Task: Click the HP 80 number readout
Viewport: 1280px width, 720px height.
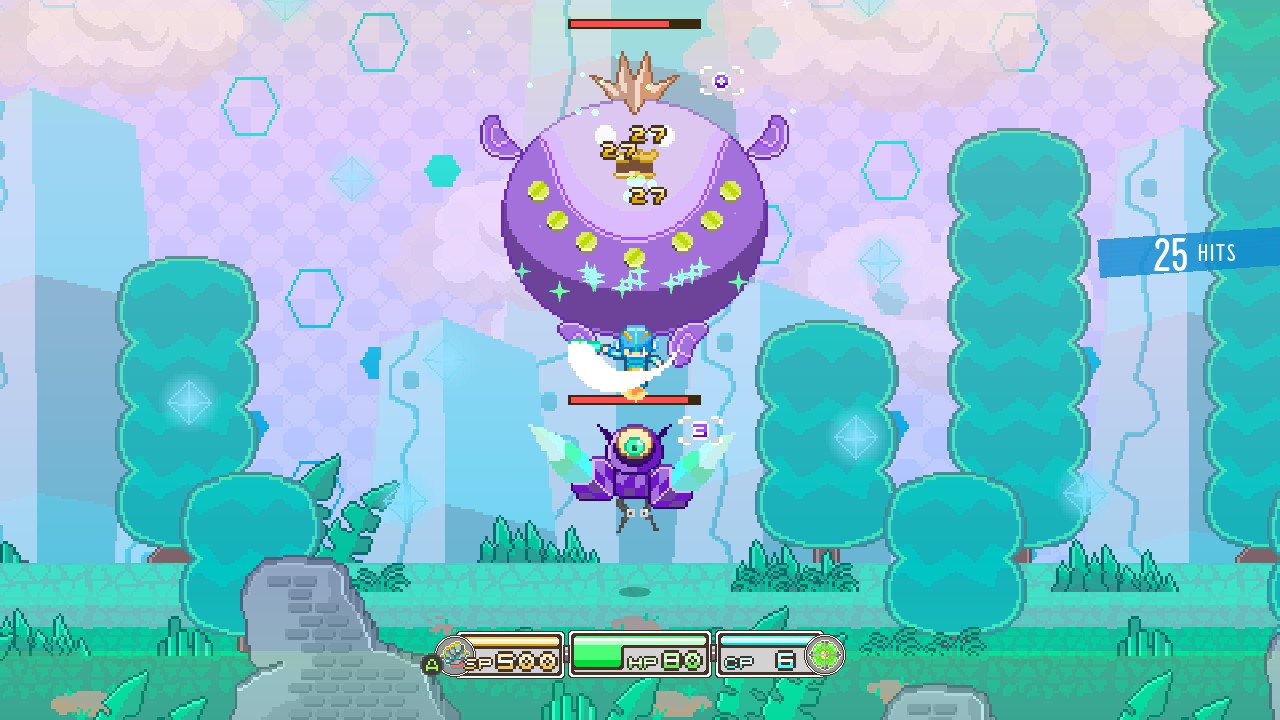Action: click(x=682, y=660)
